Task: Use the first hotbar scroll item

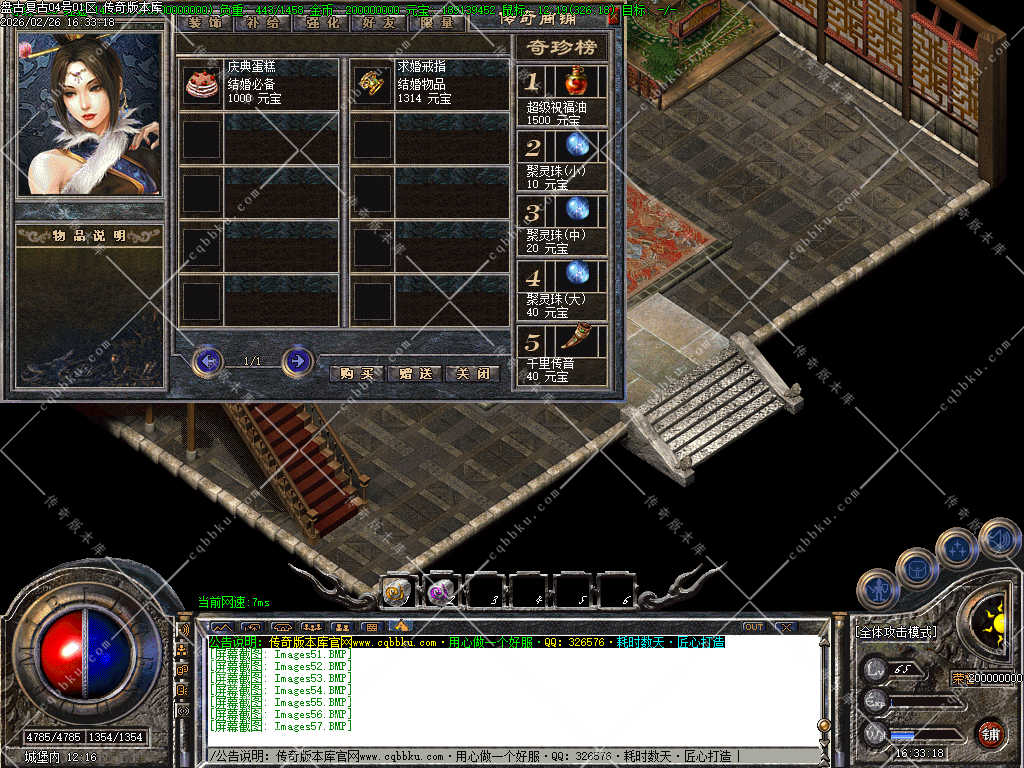Action: coord(396,593)
